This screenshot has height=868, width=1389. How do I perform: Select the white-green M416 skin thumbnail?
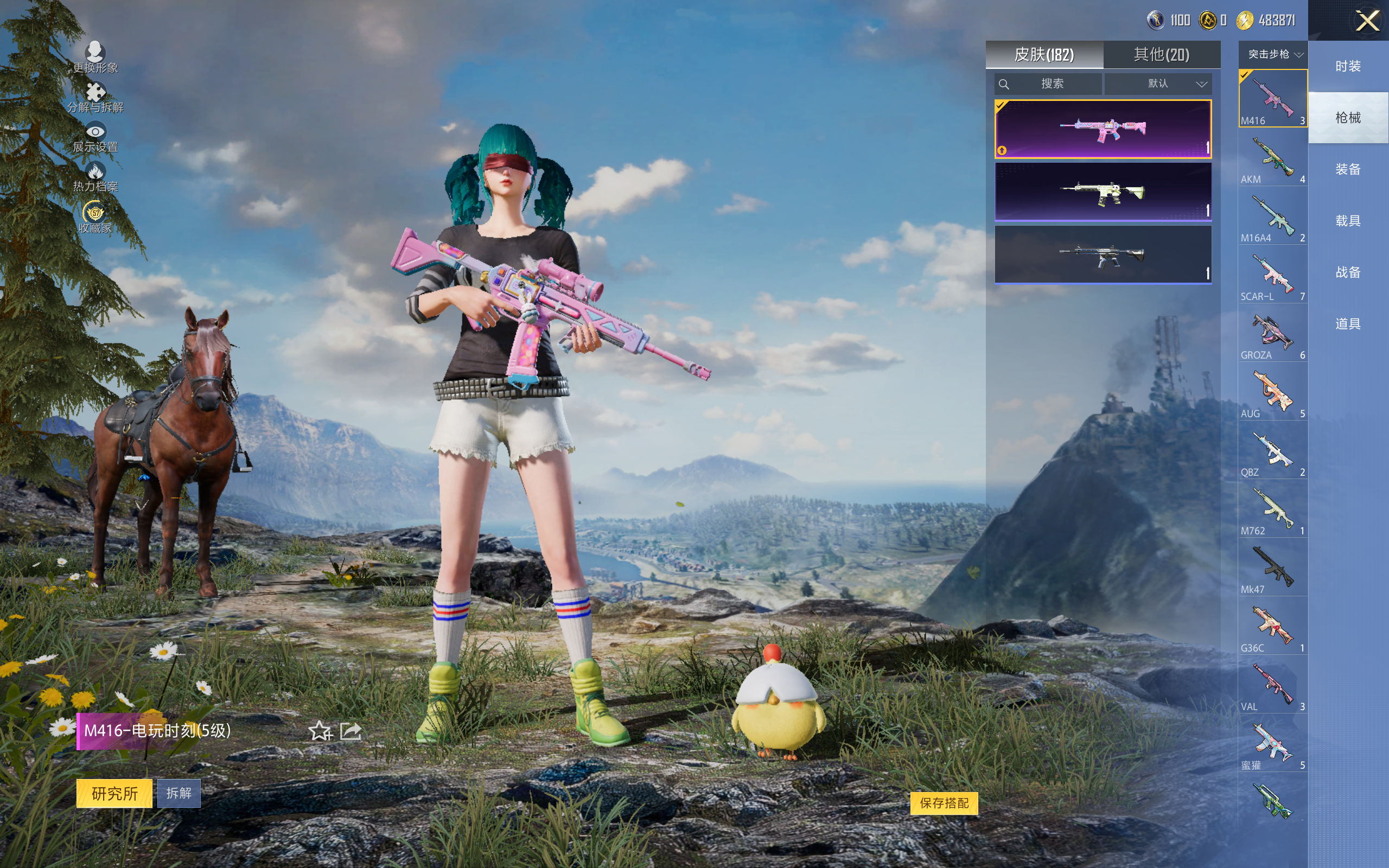click(x=1103, y=192)
